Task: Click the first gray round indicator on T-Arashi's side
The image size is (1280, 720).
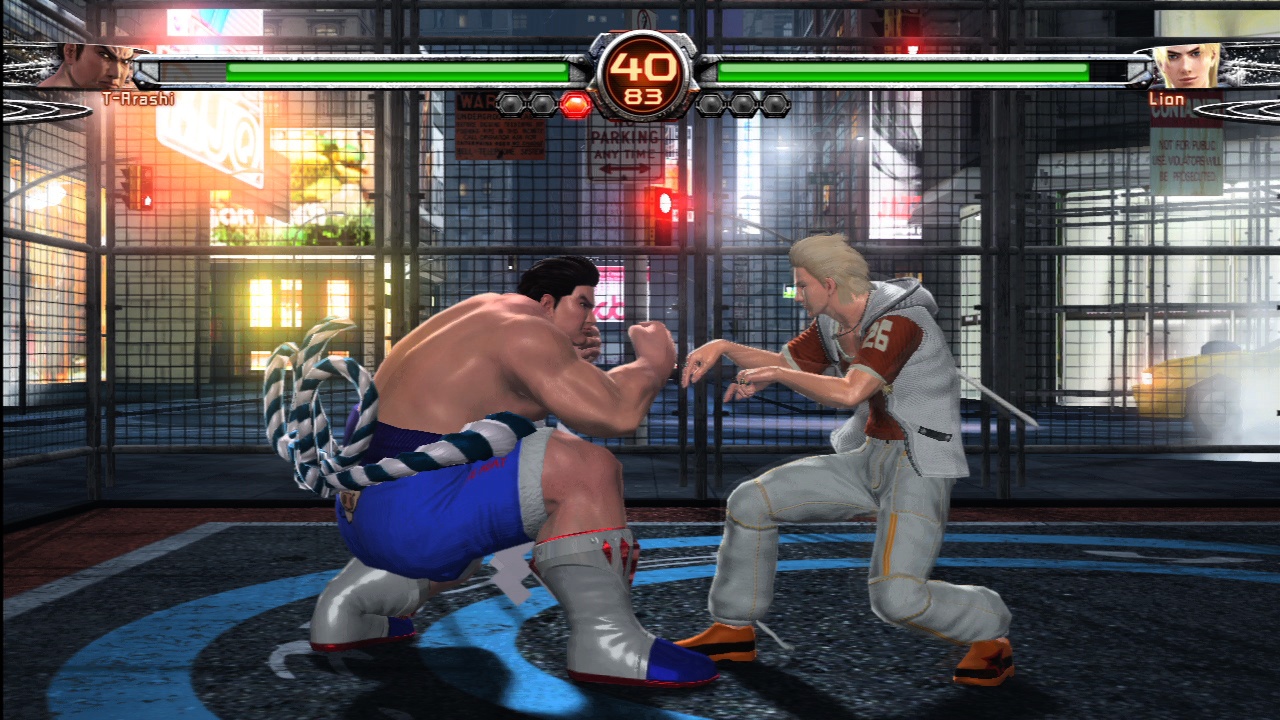Action: [x=510, y=103]
